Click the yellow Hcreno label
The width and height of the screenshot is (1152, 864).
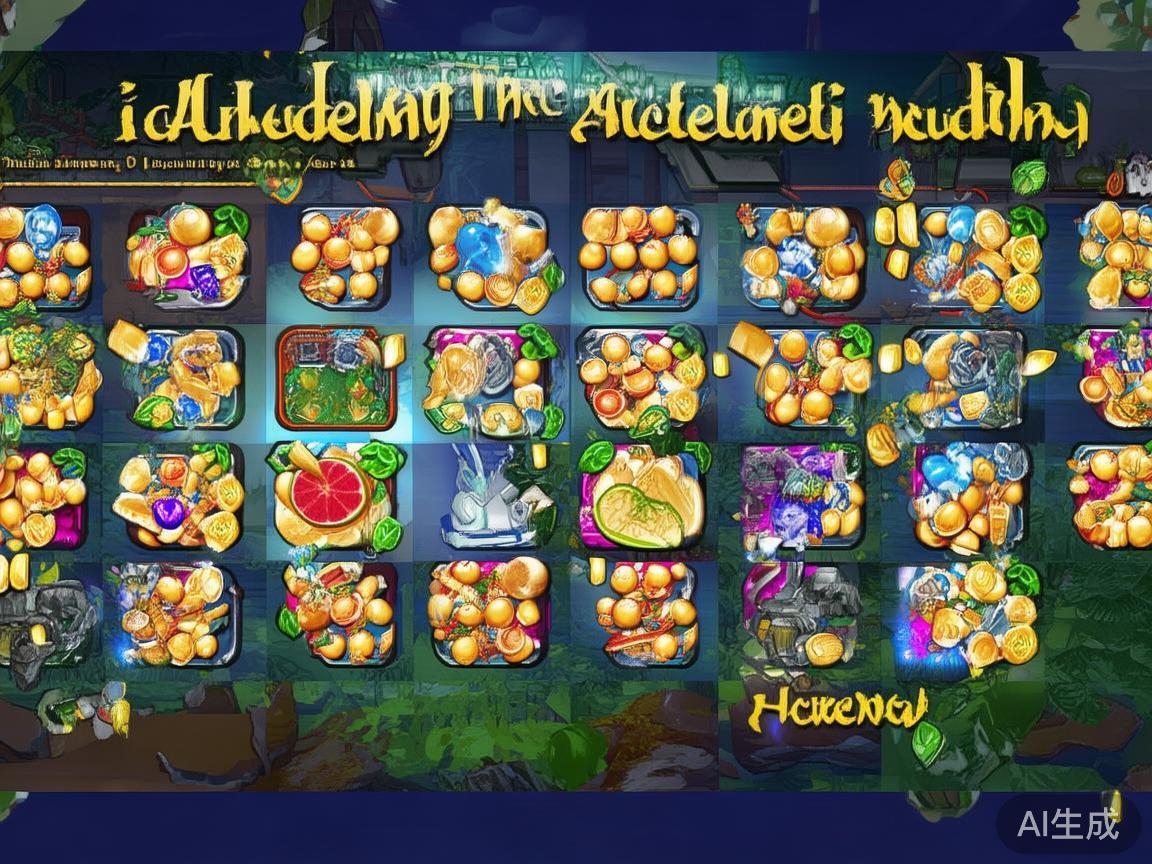[x=838, y=709]
